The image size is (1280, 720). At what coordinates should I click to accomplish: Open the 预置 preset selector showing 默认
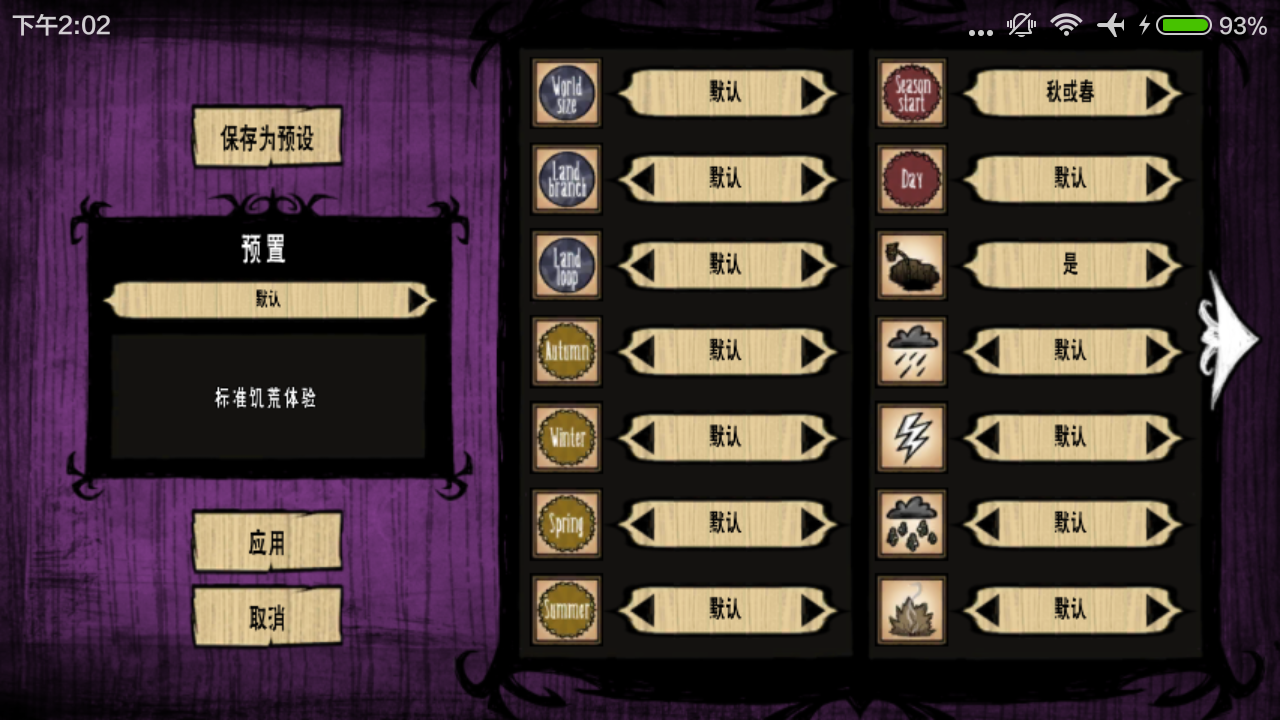(265, 299)
